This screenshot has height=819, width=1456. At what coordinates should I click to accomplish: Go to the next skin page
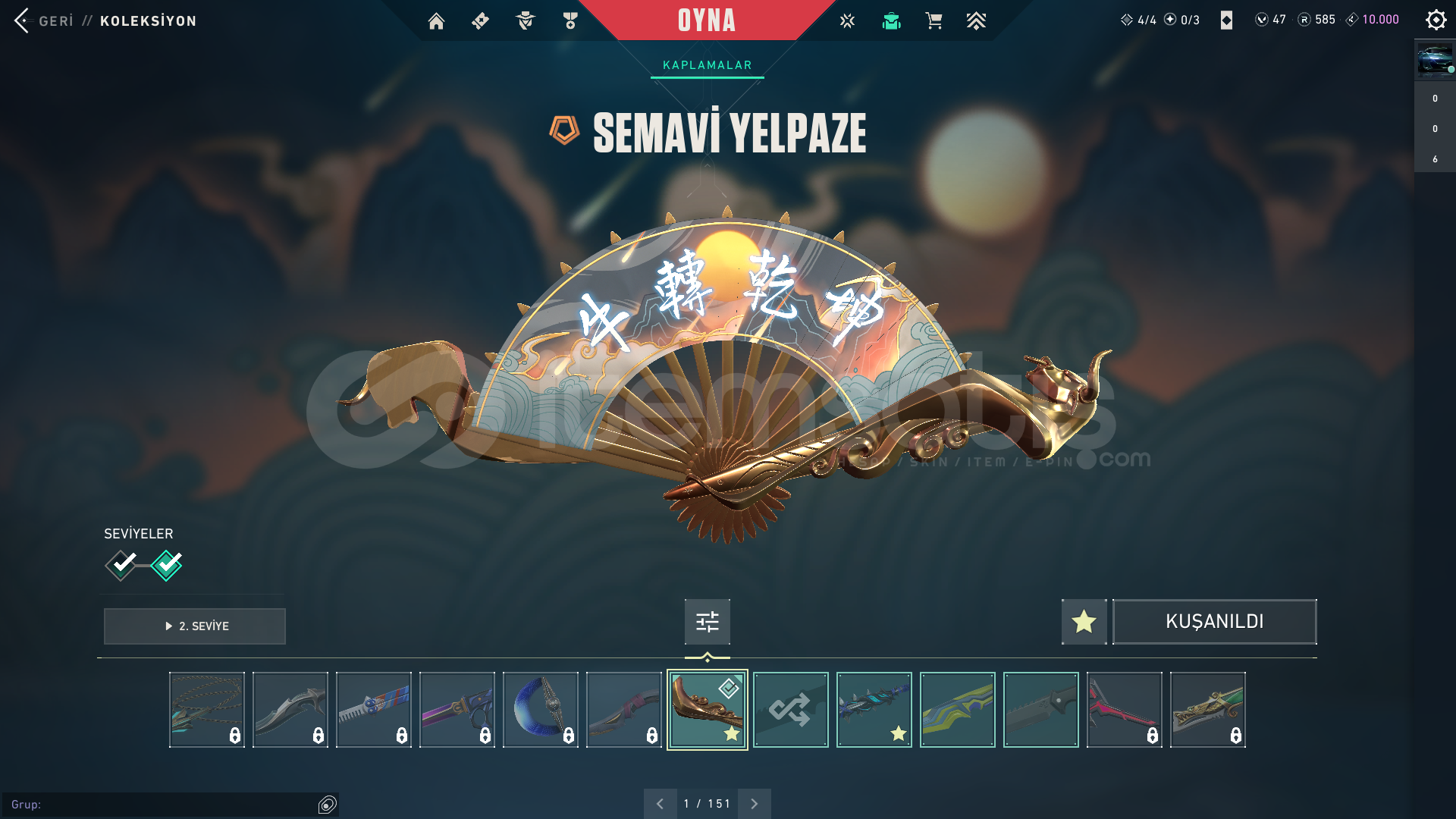[754, 804]
